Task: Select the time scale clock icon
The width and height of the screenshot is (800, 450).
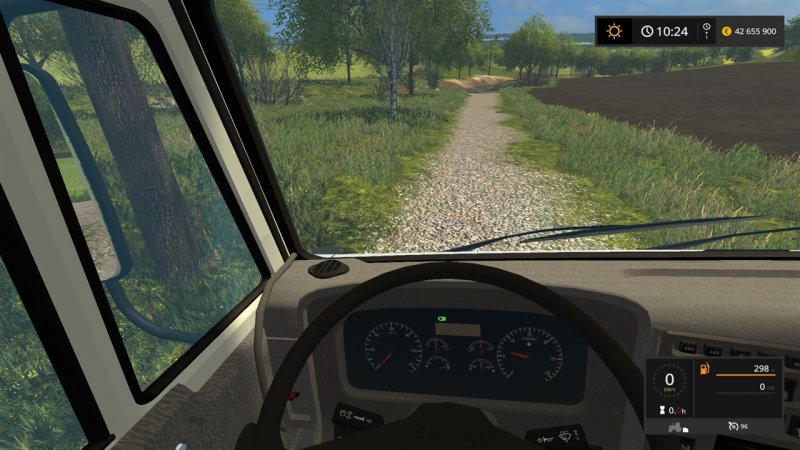Action: [706, 31]
